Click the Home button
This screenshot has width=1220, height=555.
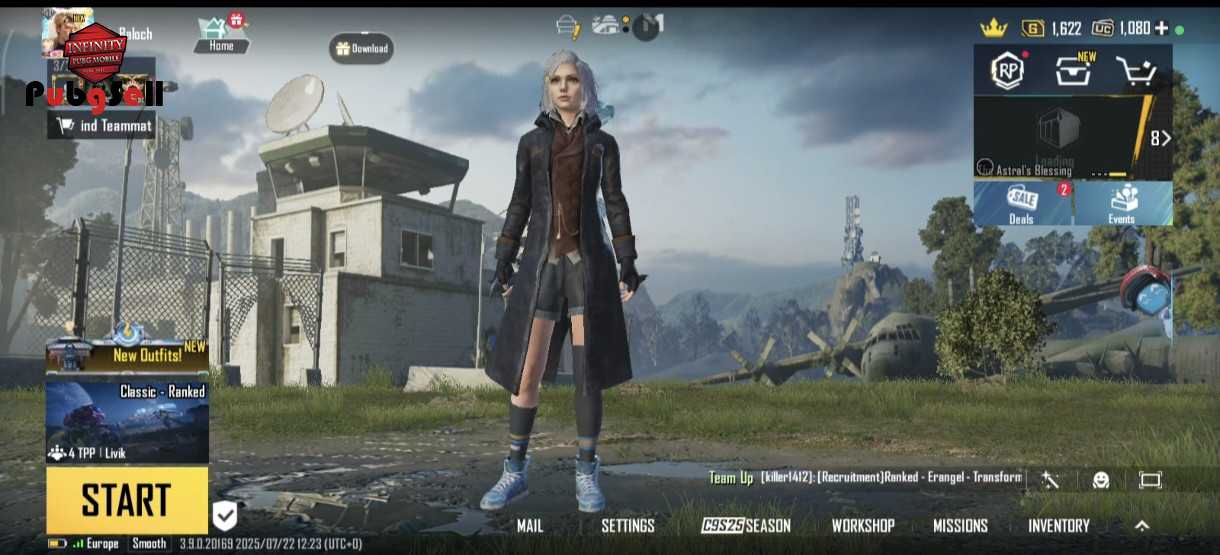click(x=221, y=35)
